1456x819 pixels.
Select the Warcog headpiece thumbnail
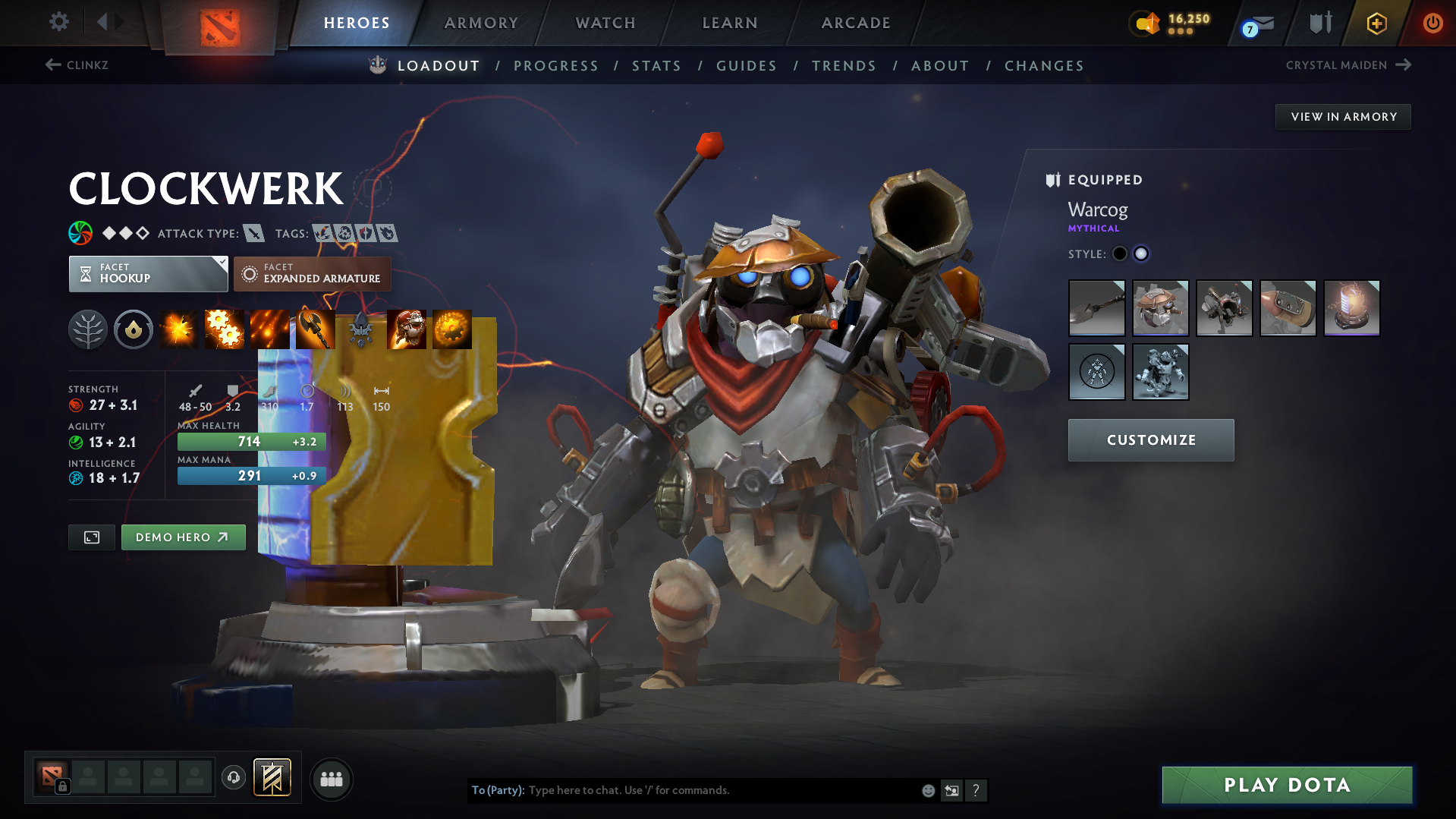1160,308
